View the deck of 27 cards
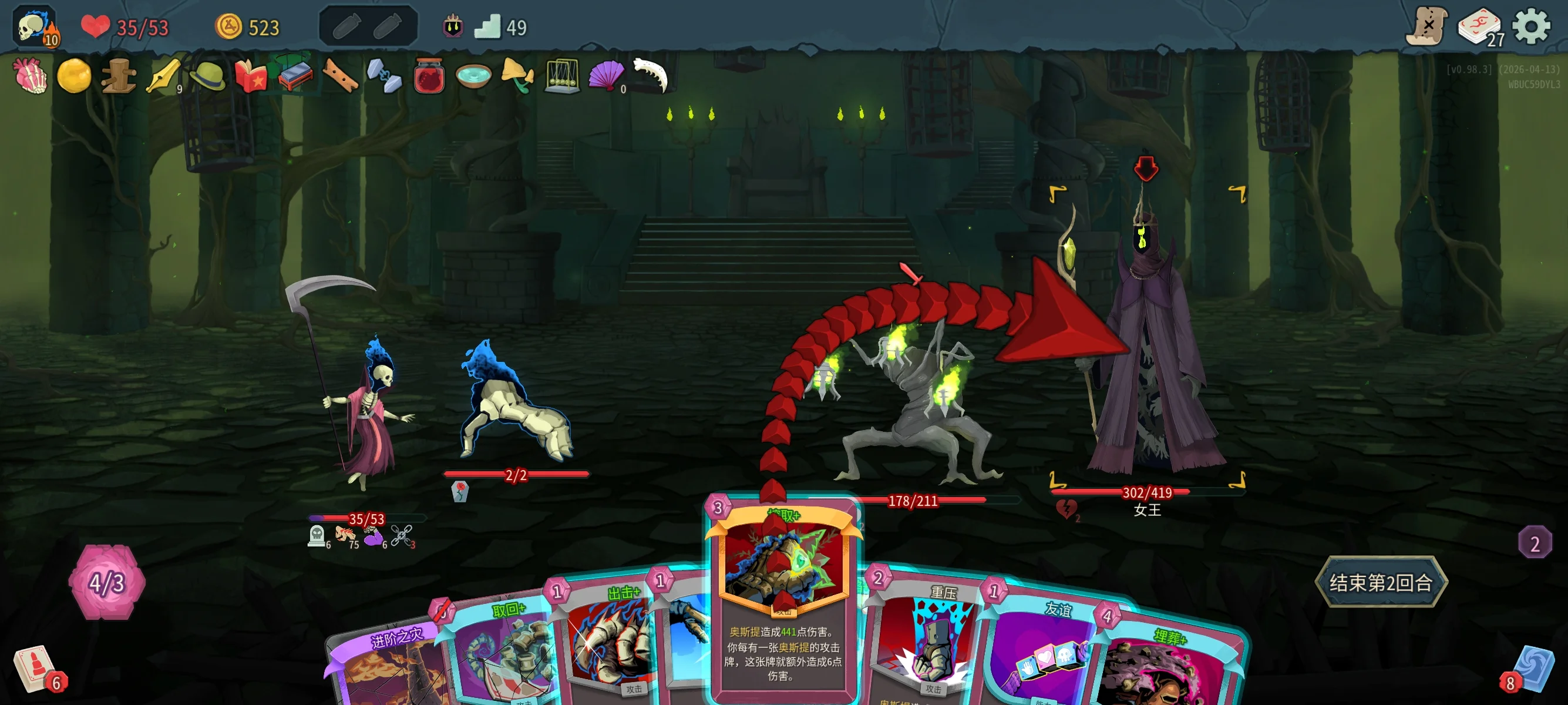Screen dimensions: 1568x705 click(1479, 28)
